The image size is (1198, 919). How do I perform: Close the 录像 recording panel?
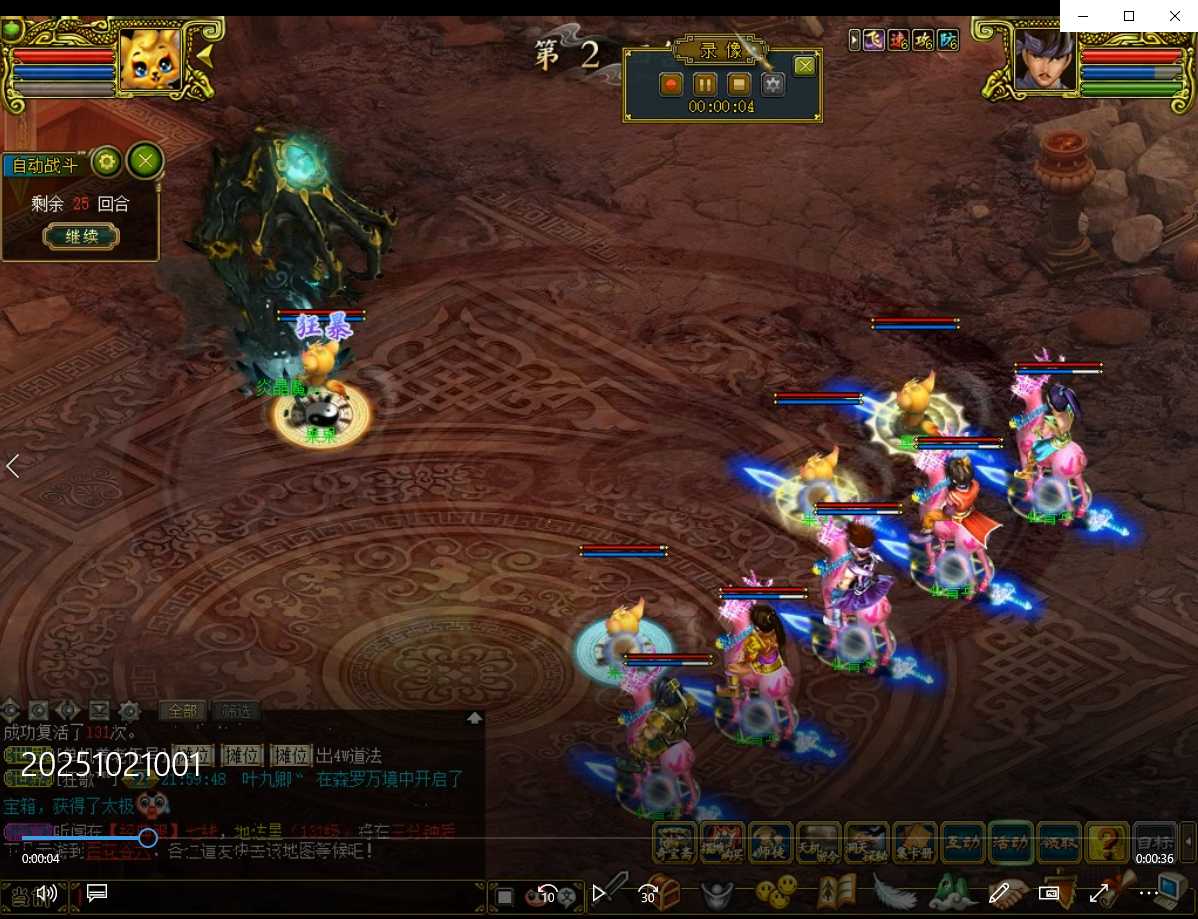tap(805, 66)
